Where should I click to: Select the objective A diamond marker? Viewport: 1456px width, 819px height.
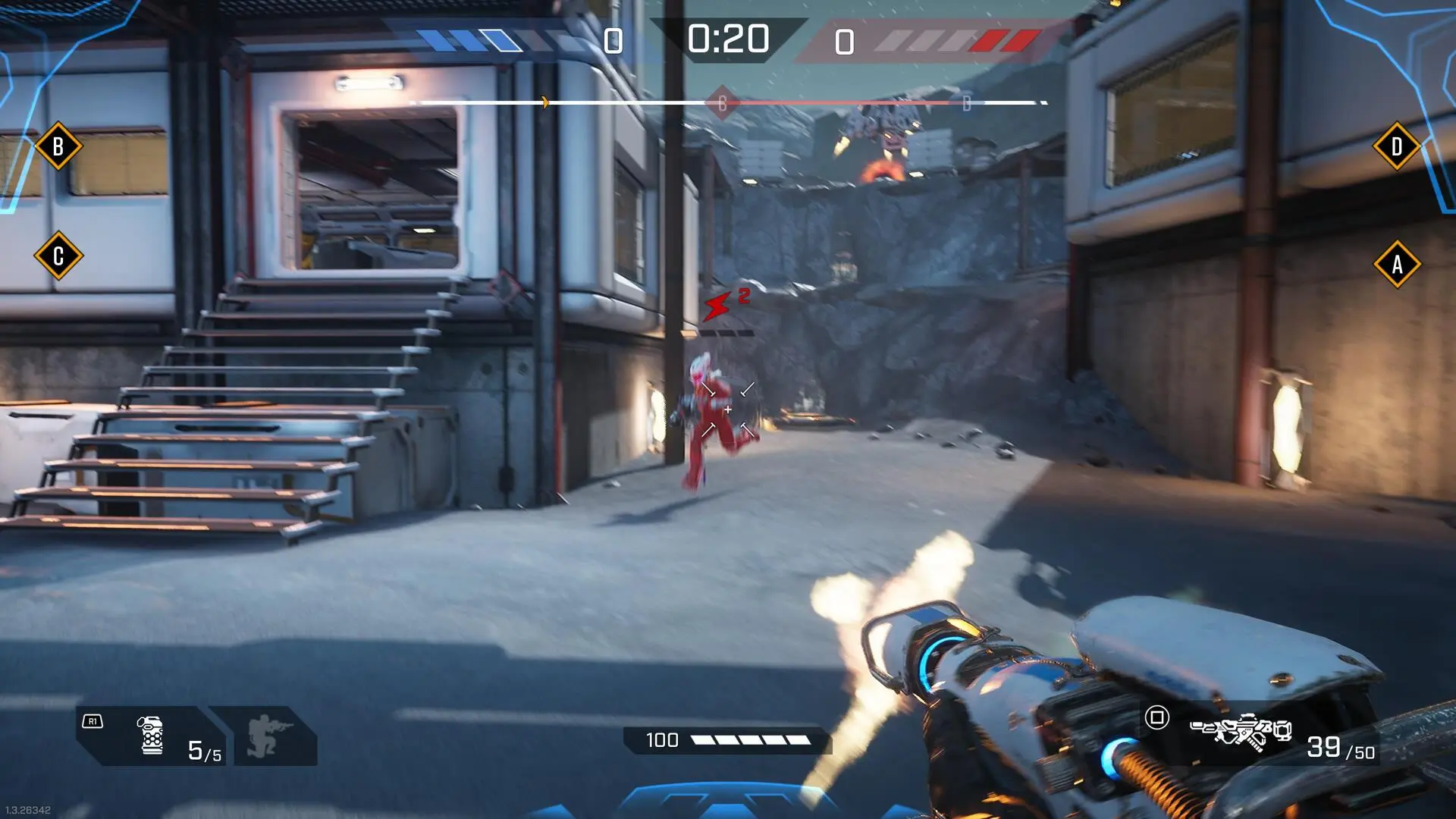pyautogui.click(x=1397, y=265)
